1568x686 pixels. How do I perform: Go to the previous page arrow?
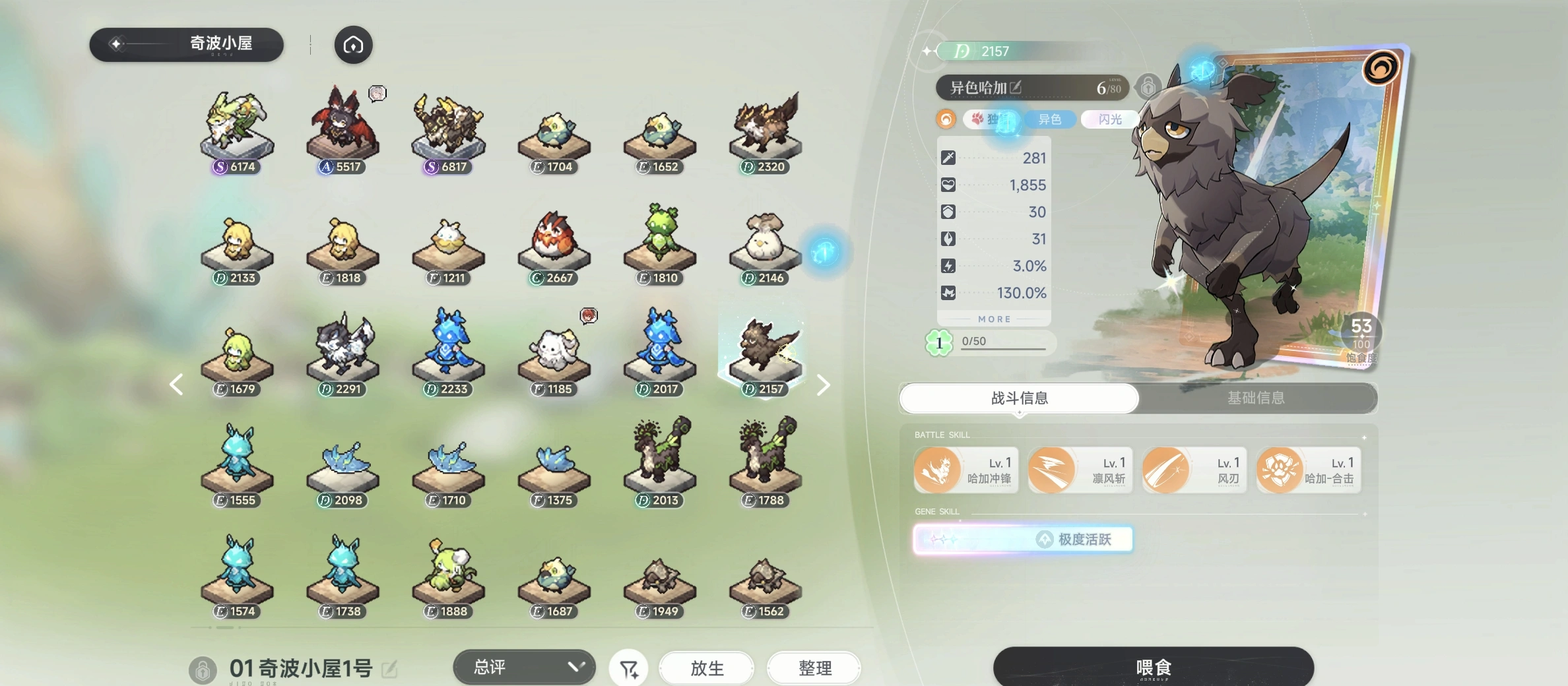[176, 385]
